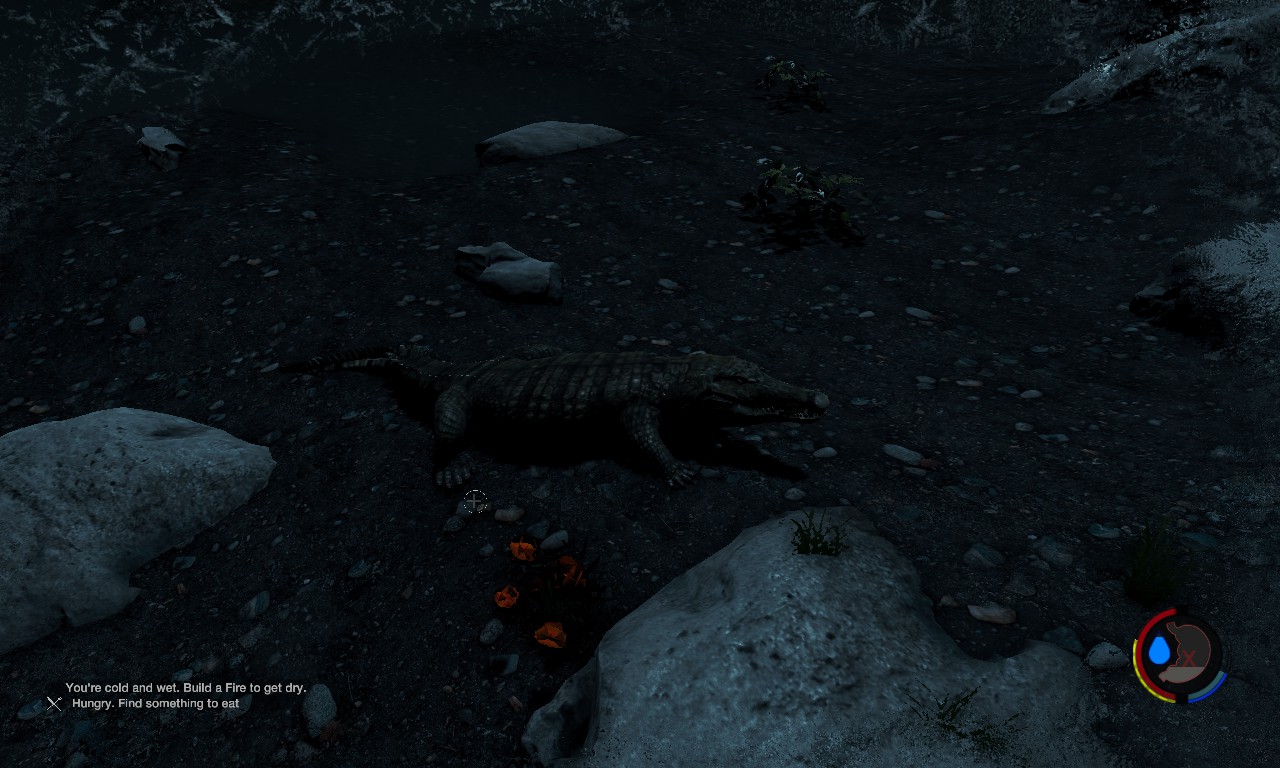Viewport: 1280px width, 768px height.
Task: Click the crossed fork and knife hunger icon
Action: click(54, 704)
